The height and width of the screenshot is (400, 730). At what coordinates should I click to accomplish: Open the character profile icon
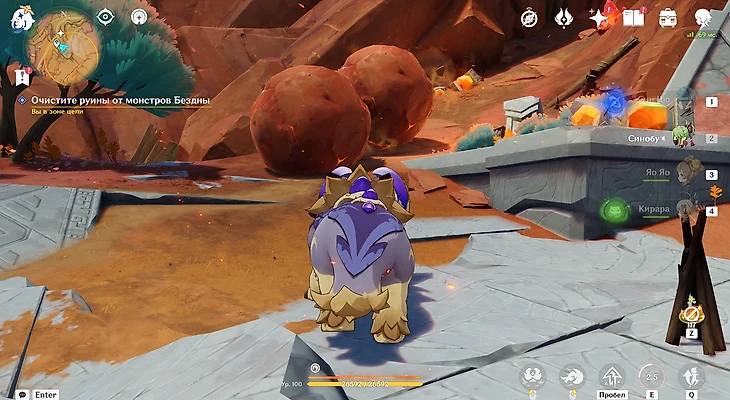[703, 17]
